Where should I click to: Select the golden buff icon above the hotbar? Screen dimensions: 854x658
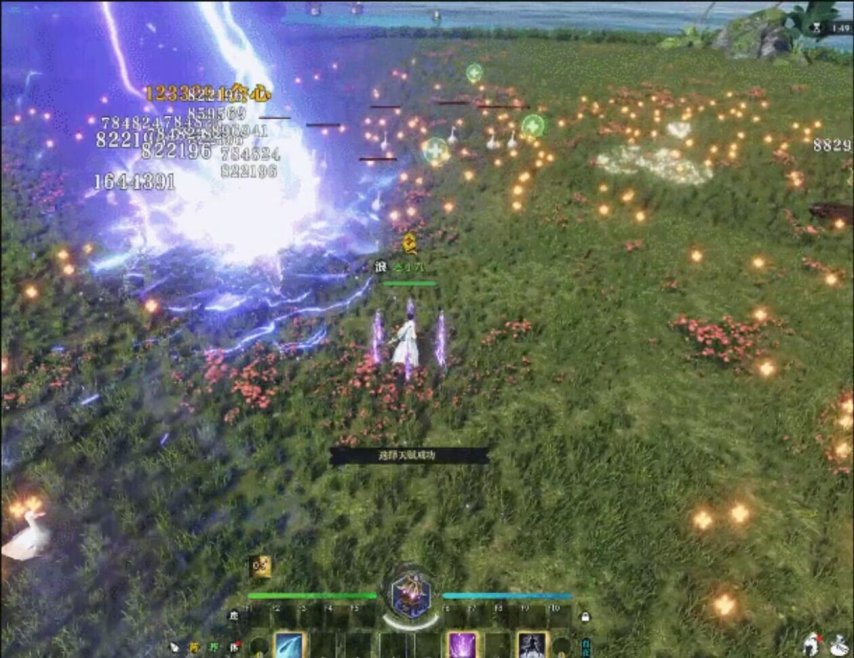[x=260, y=567]
